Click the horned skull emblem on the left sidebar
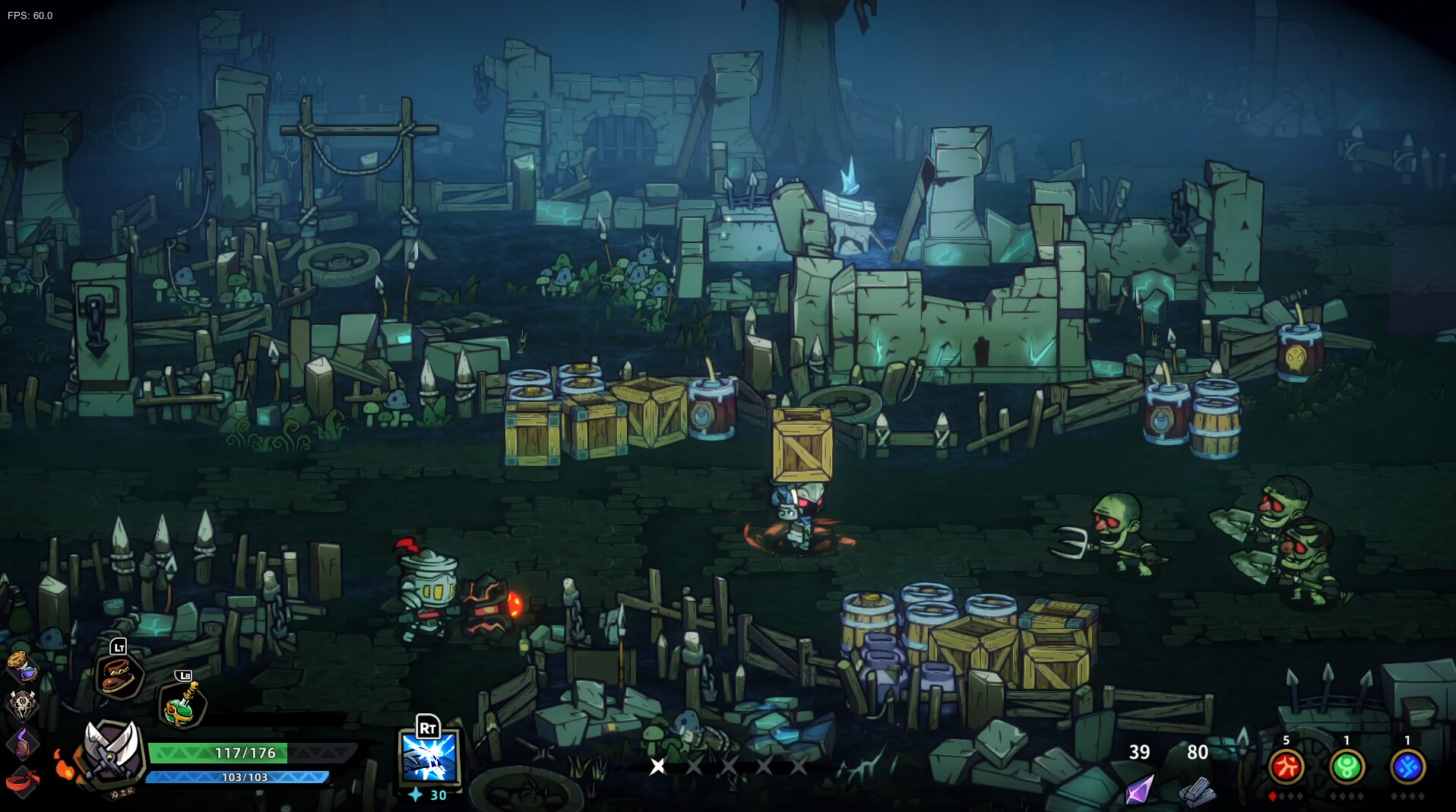 pyautogui.click(x=22, y=703)
